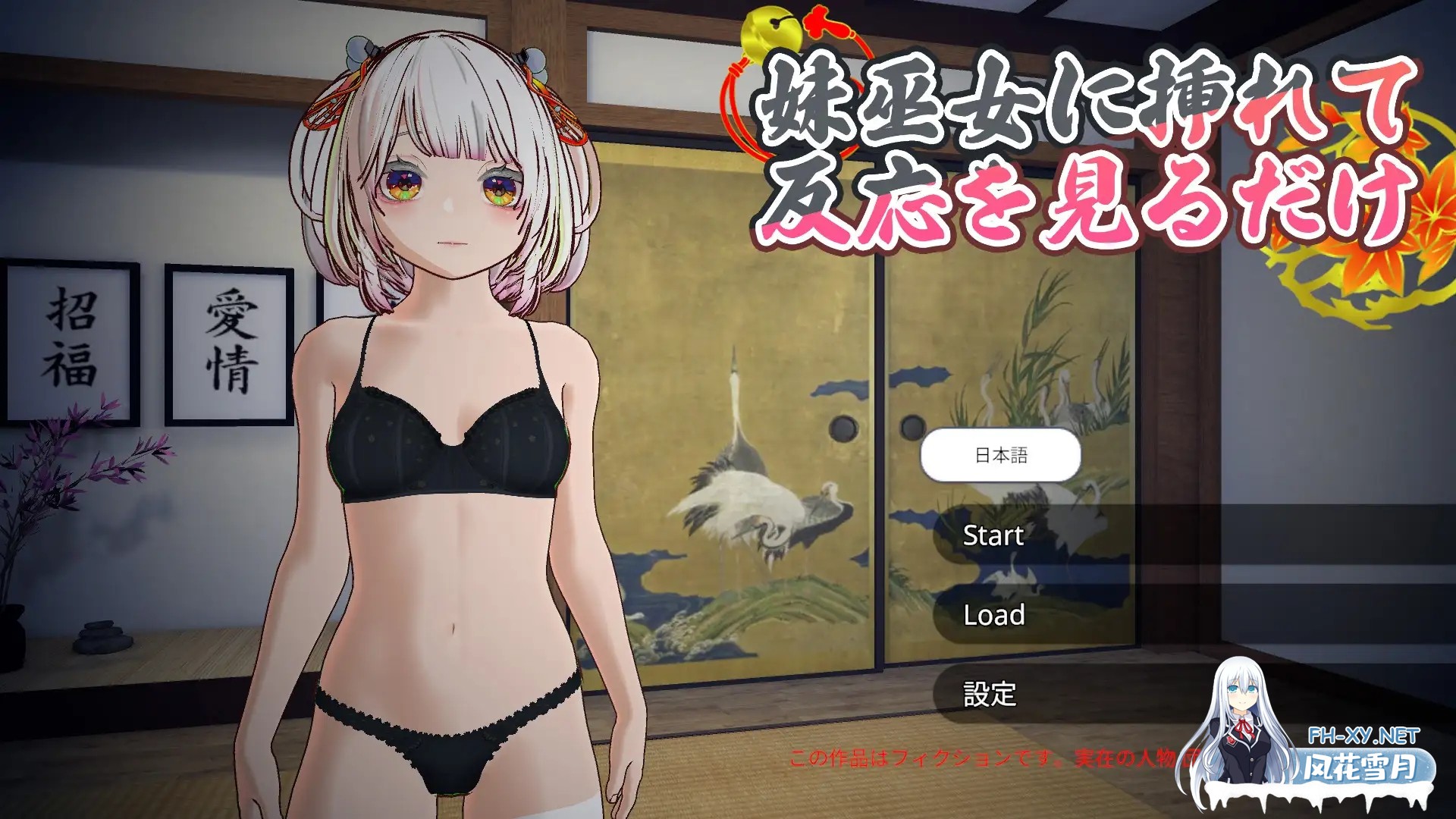Image resolution: width=1456 pixels, height=819 pixels.
Task: Click the Start menu entry
Action: pyautogui.click(x=990, y=536)
